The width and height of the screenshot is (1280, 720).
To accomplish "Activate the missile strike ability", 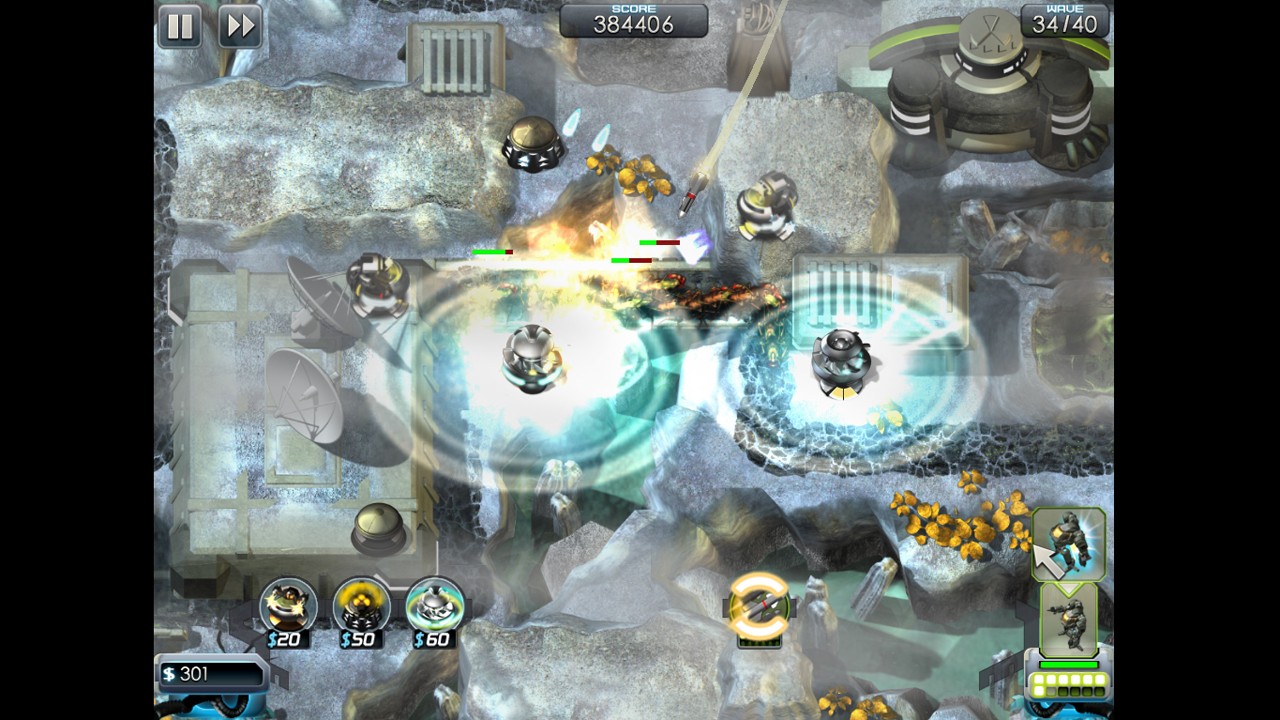I will click(759, 606).
